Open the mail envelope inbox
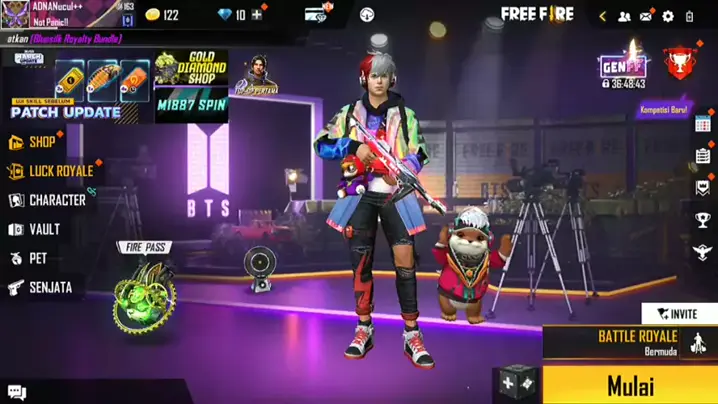 pos(646,16)
